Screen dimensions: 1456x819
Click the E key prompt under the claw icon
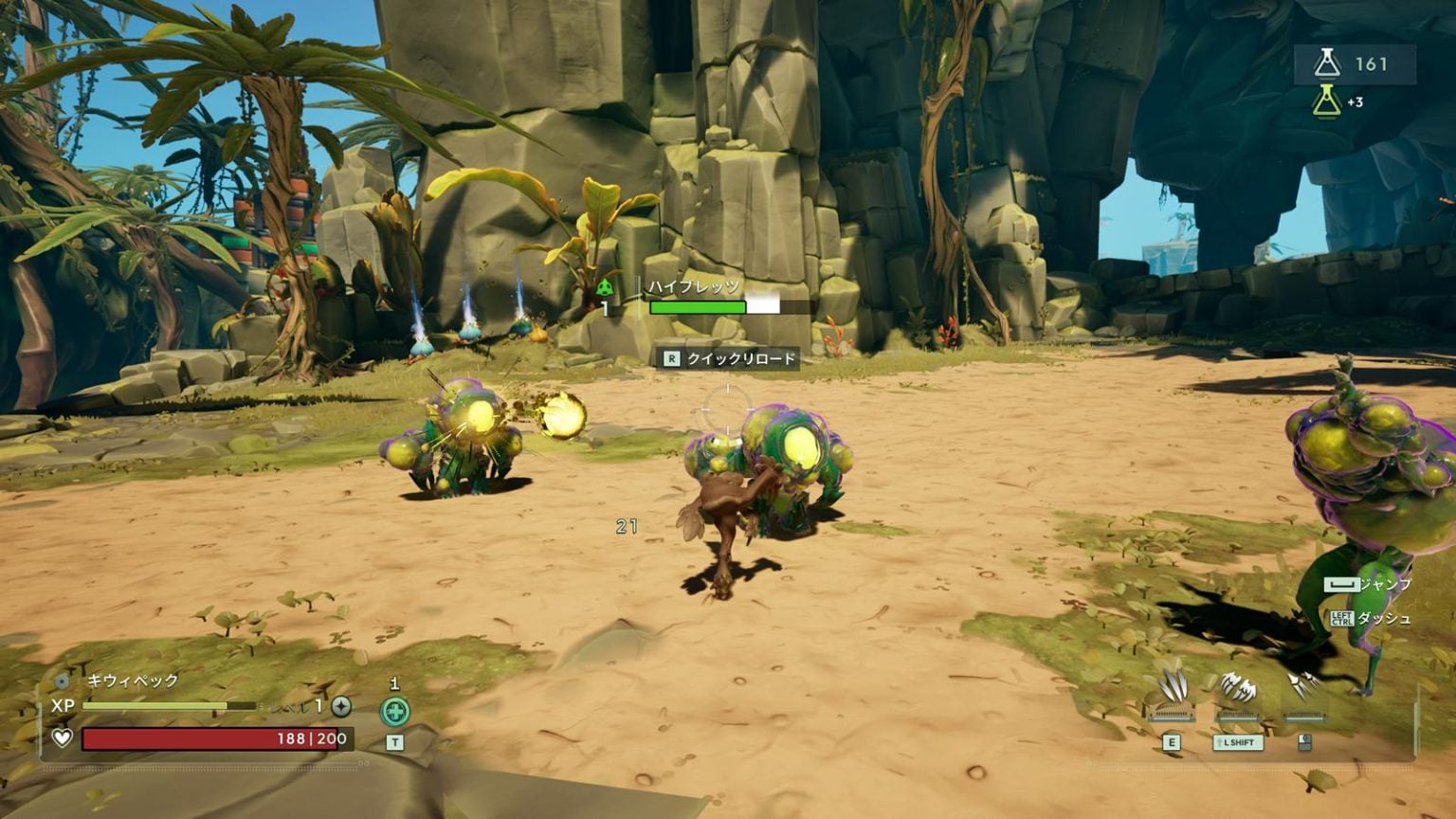(1172, 742)
